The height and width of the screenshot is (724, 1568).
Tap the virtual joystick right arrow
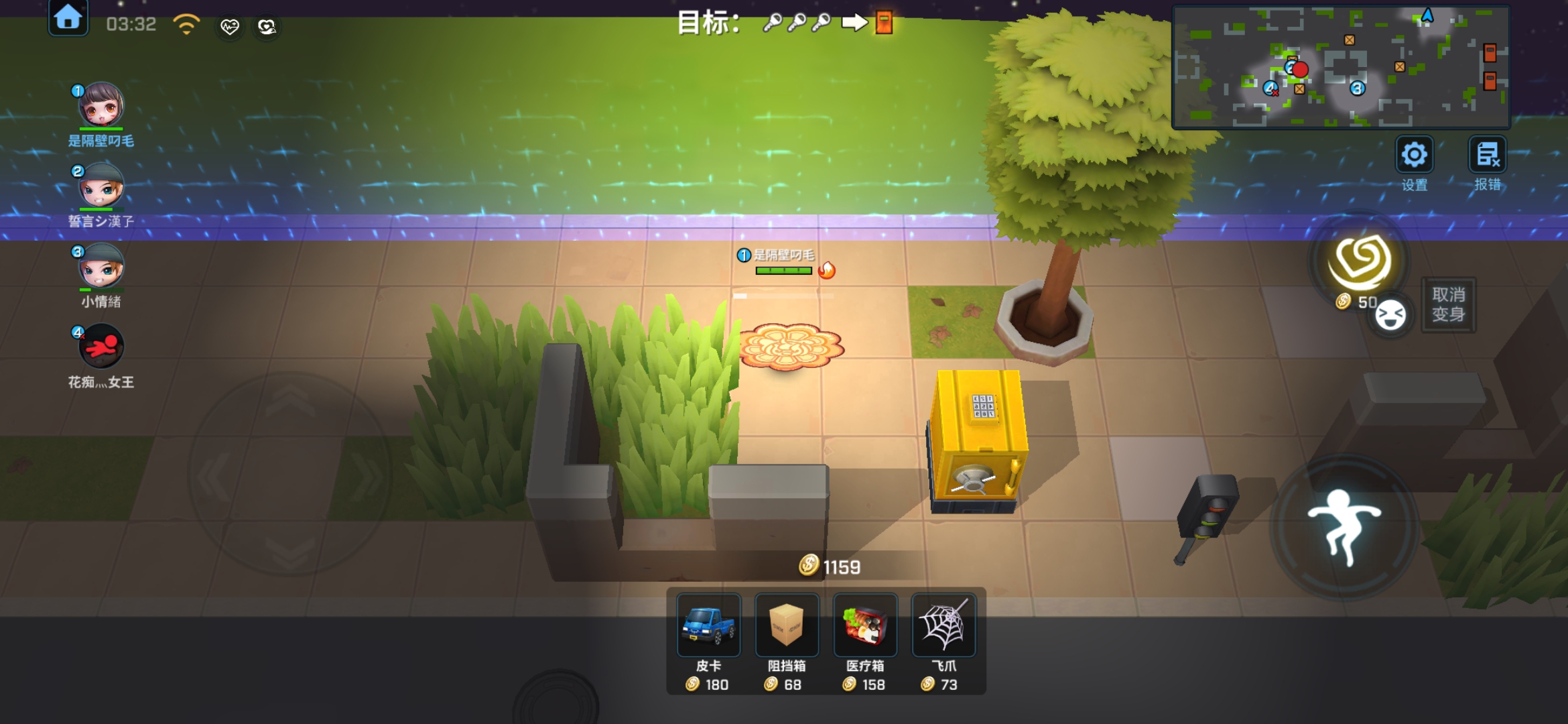[367, 476]
